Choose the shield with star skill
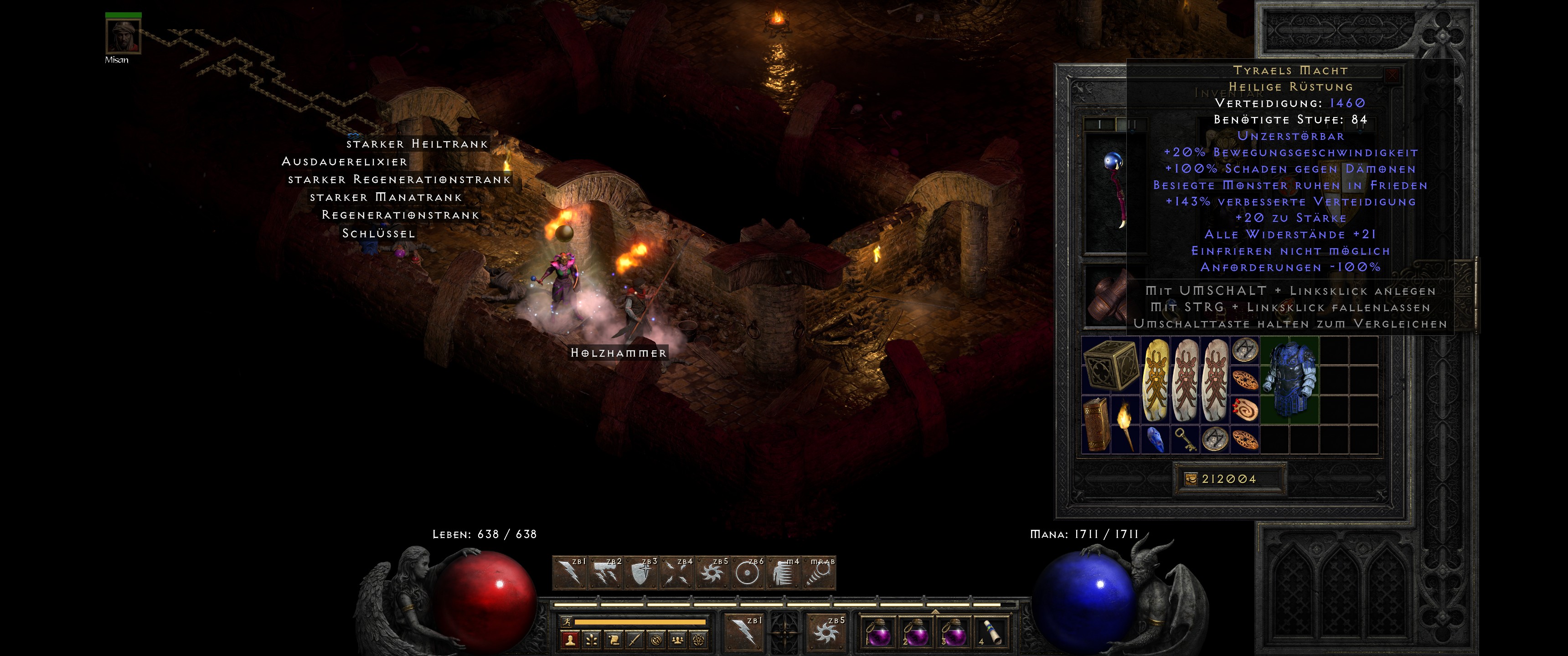 (640, 573)
